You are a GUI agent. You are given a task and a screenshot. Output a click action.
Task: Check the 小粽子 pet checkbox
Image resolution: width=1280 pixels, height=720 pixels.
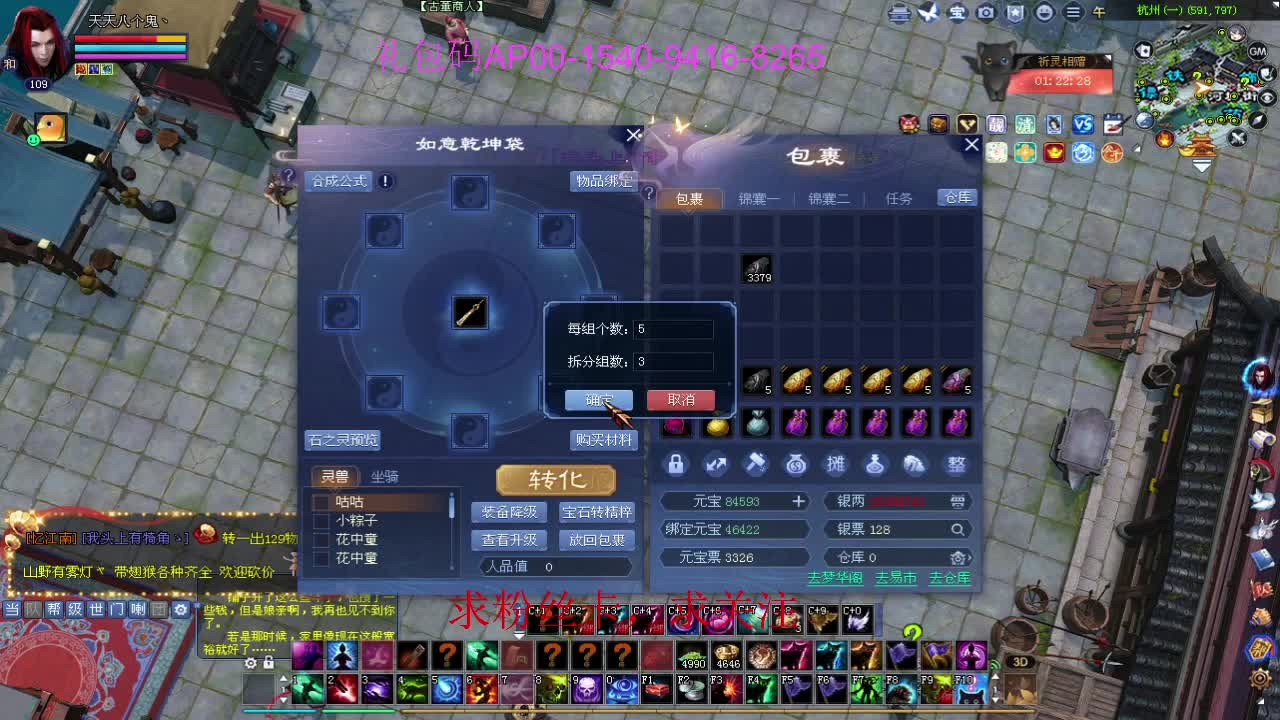(320, 519)
